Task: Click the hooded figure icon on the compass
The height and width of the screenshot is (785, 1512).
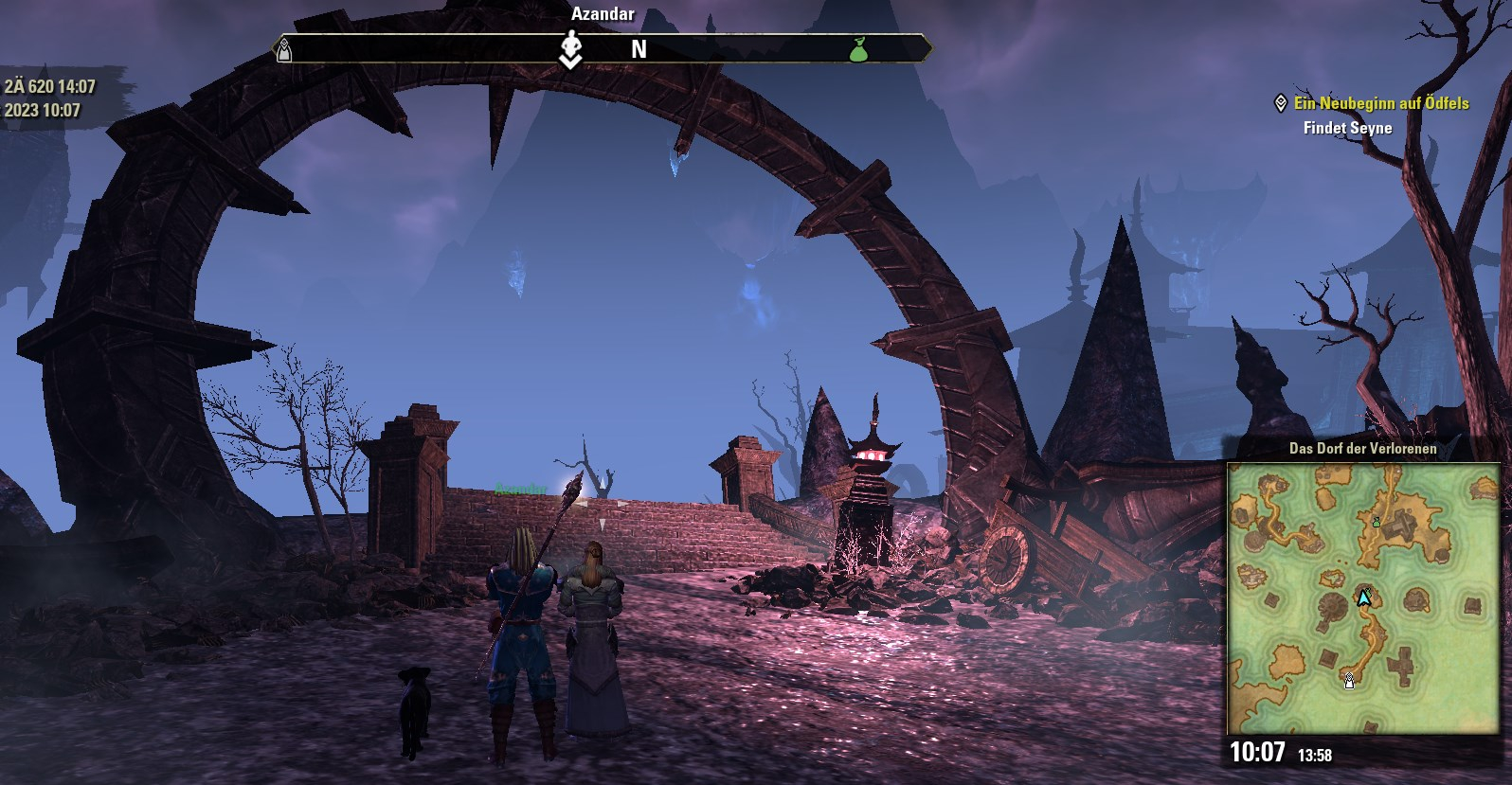Action: [x=283, y=50]
